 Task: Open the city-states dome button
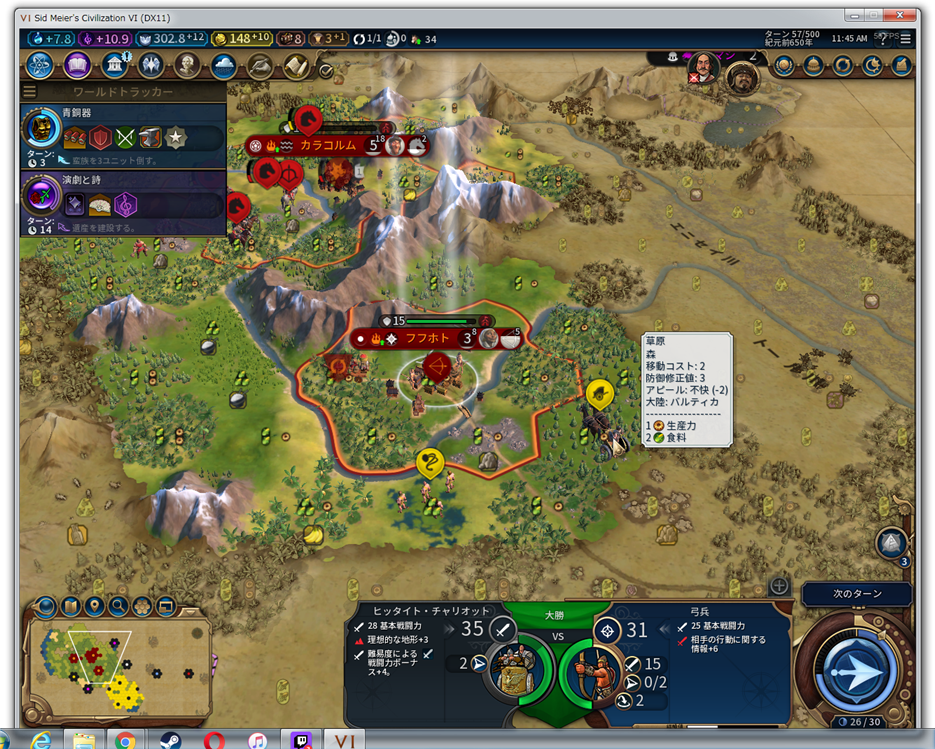(814, 66)
